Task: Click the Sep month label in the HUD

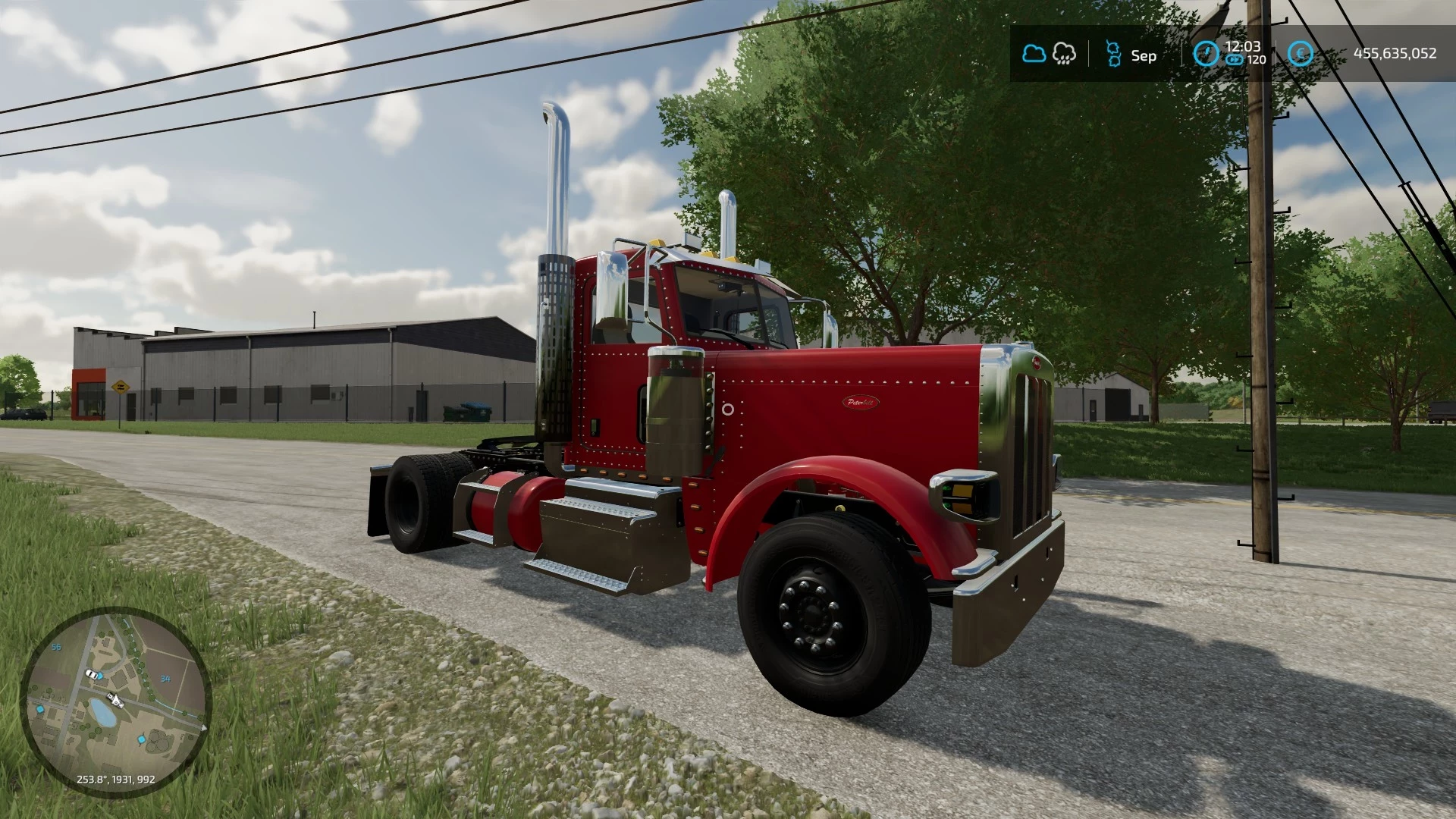Action: click(1144, 56)
